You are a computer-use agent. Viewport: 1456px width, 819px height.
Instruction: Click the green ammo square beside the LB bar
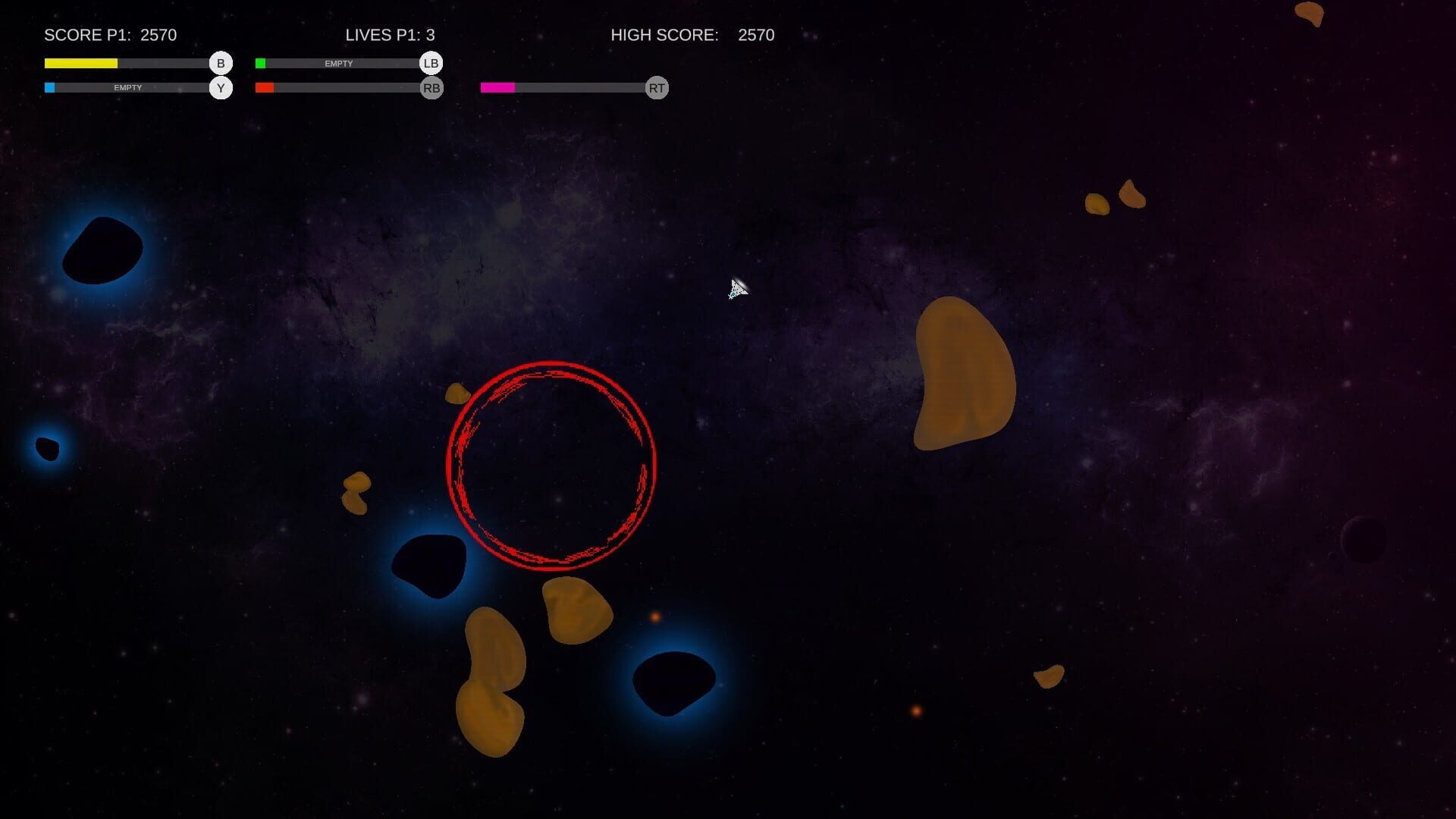262,61
